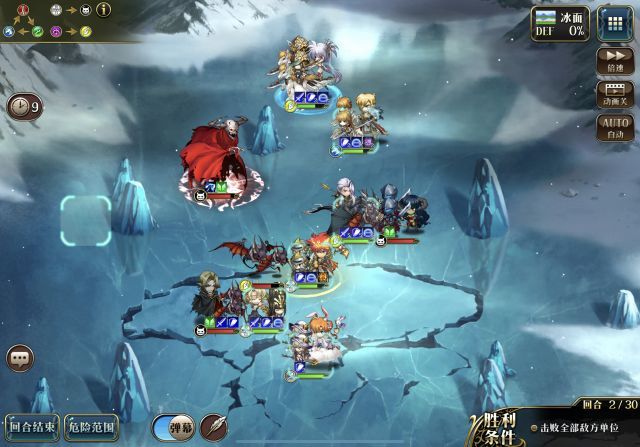Open the clock turn-order button

23,106
